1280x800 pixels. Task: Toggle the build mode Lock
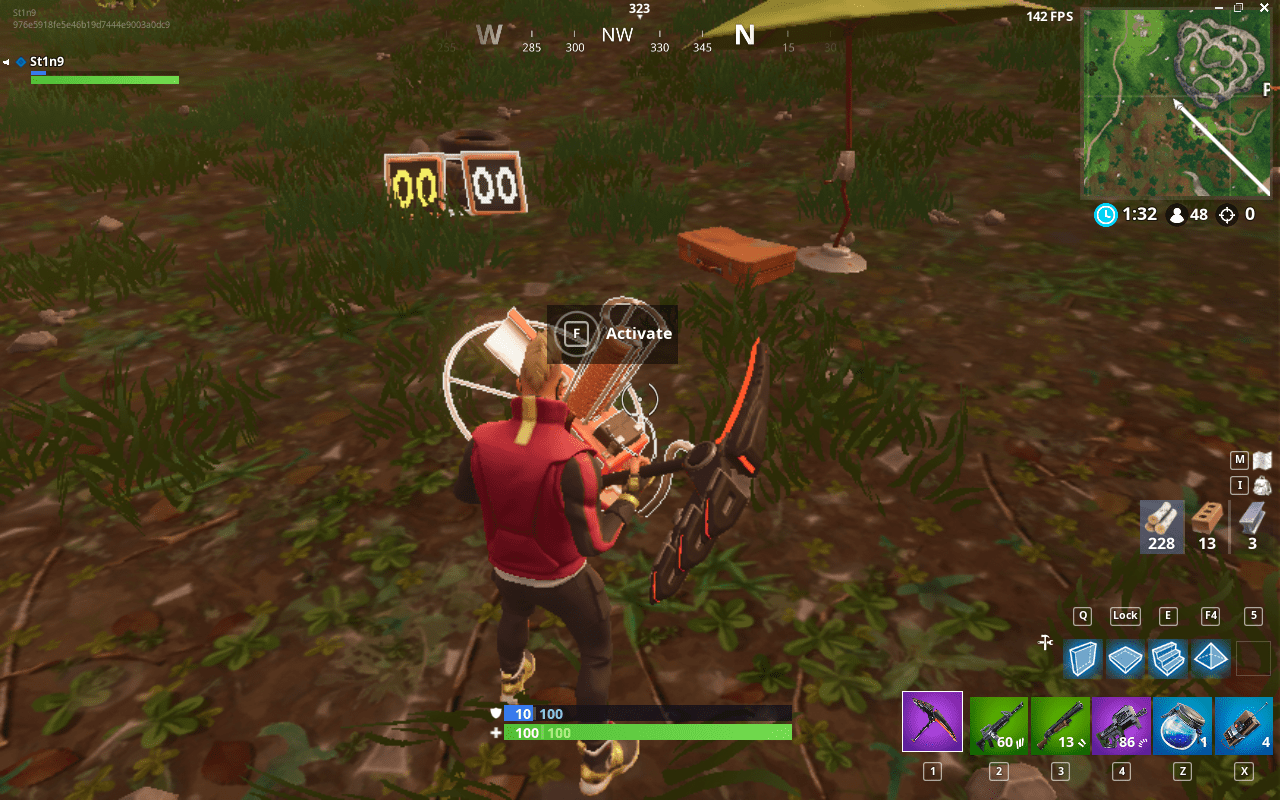(1124, 616)
